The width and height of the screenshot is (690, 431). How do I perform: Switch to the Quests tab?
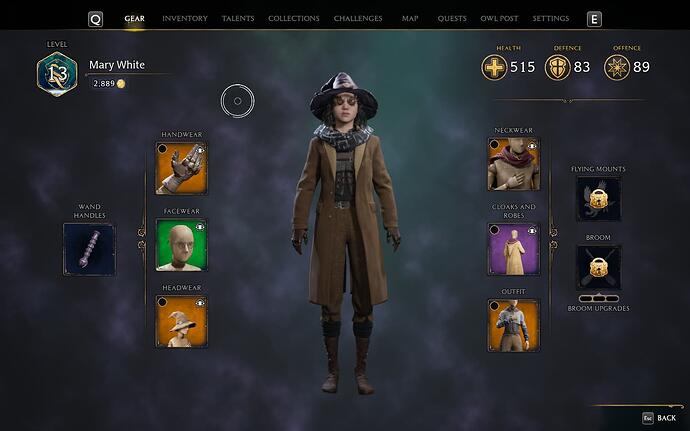click(x=451, y=19)
